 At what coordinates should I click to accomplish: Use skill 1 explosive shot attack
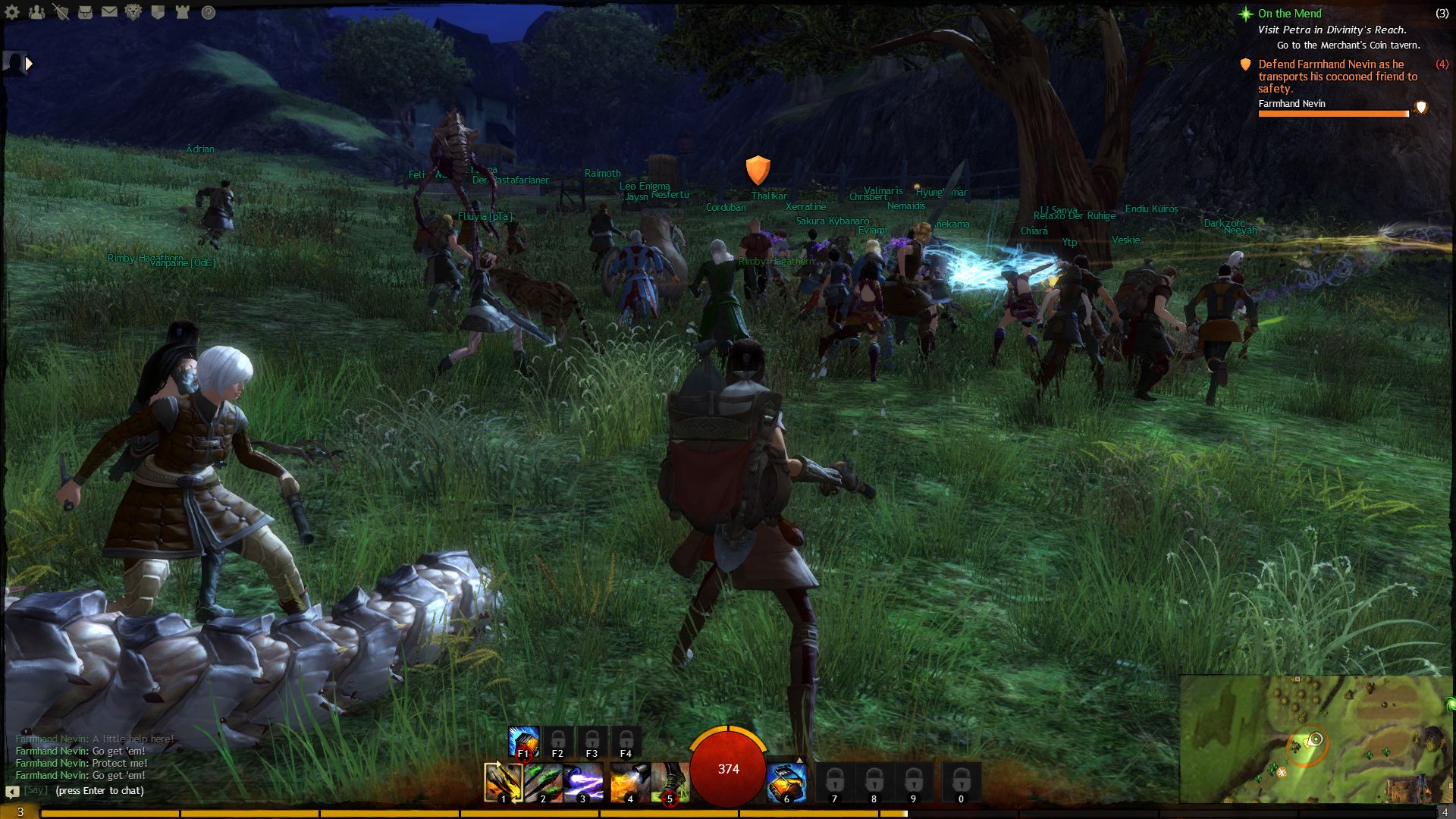[503, 783]
